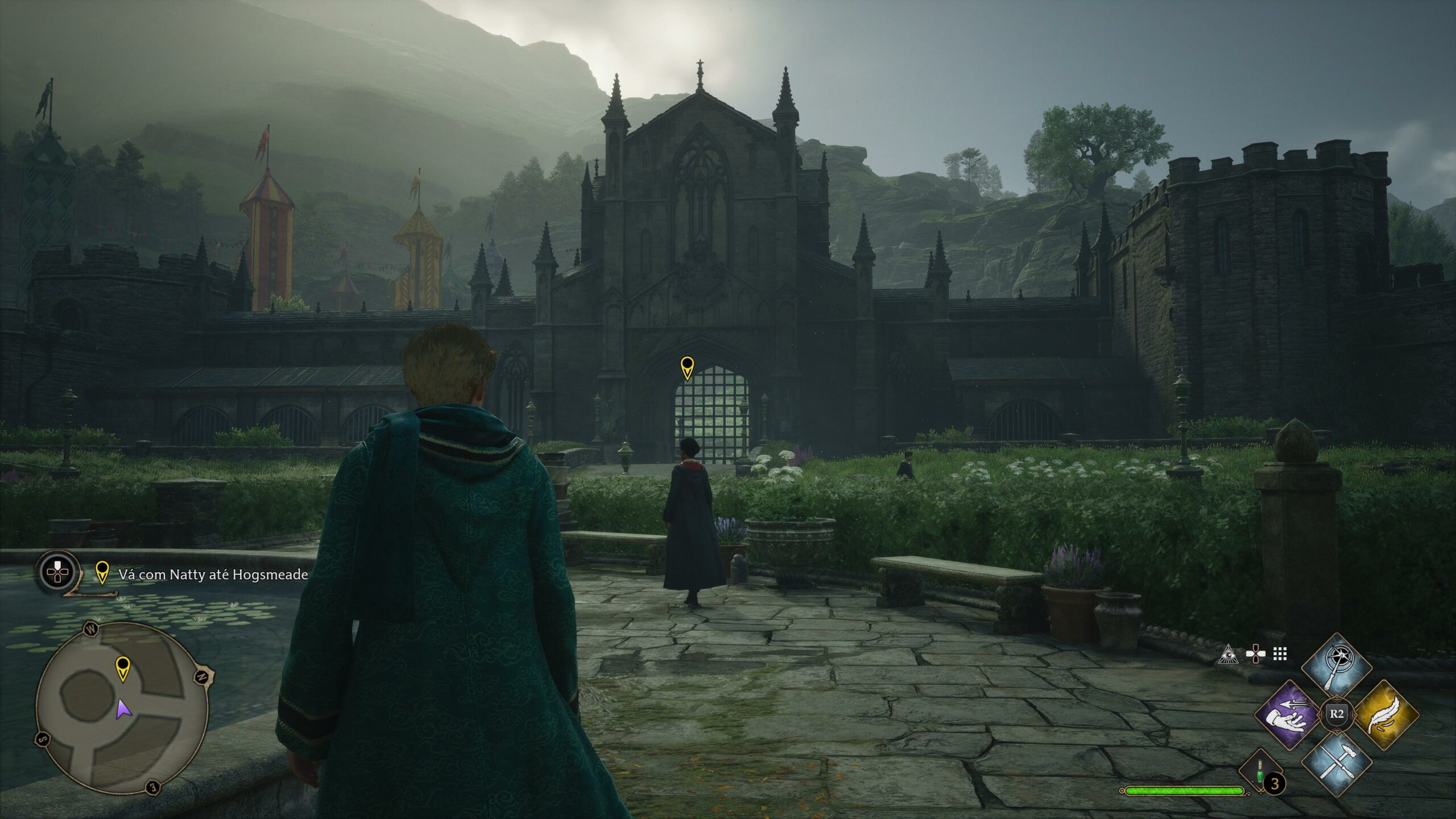Expand the spell set via the R2 prompt
This screenshot has width=1456, height=819.
1338,714
